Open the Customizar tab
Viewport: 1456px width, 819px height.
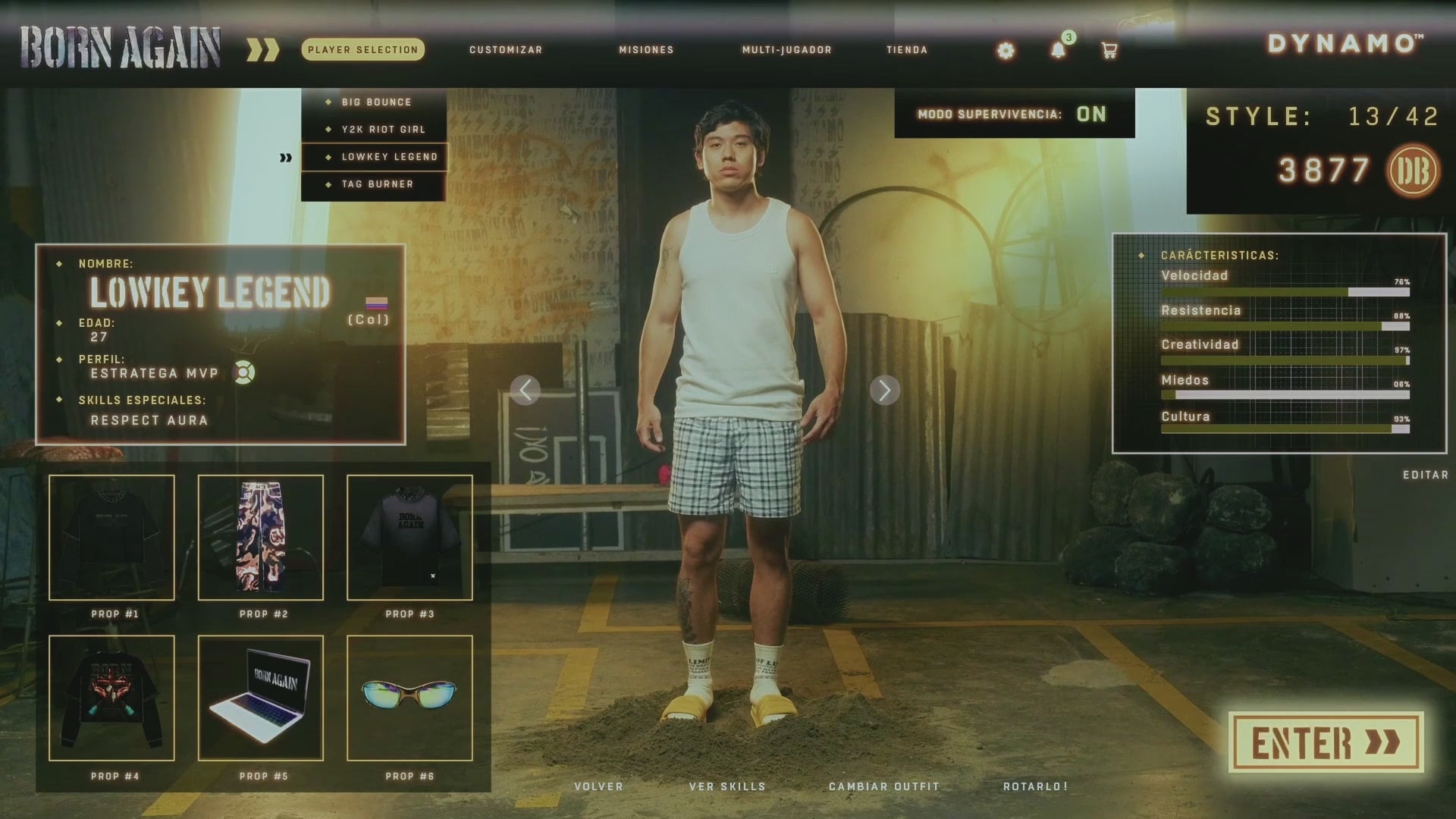click(x=506, y=50)
